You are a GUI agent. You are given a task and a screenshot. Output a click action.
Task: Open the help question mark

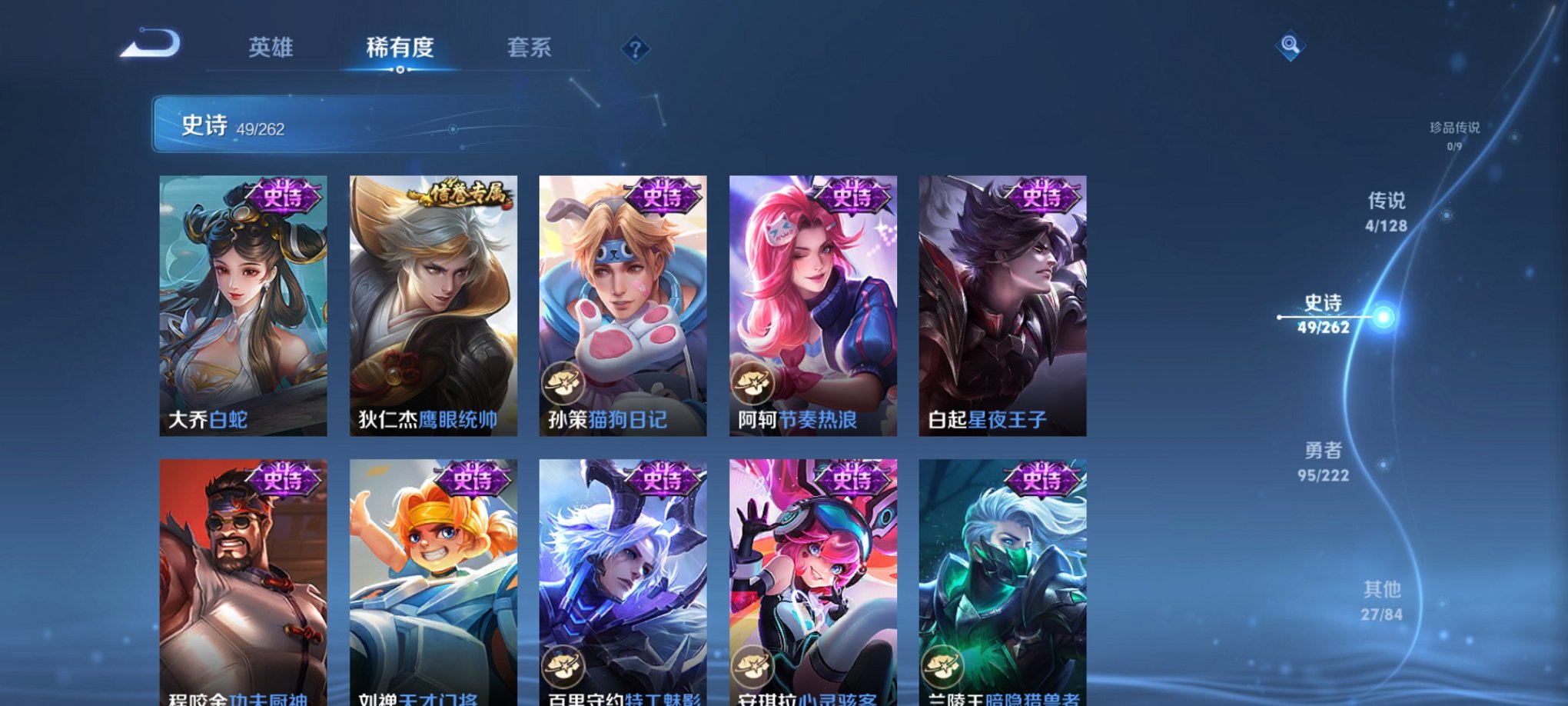tap(634, 48)
